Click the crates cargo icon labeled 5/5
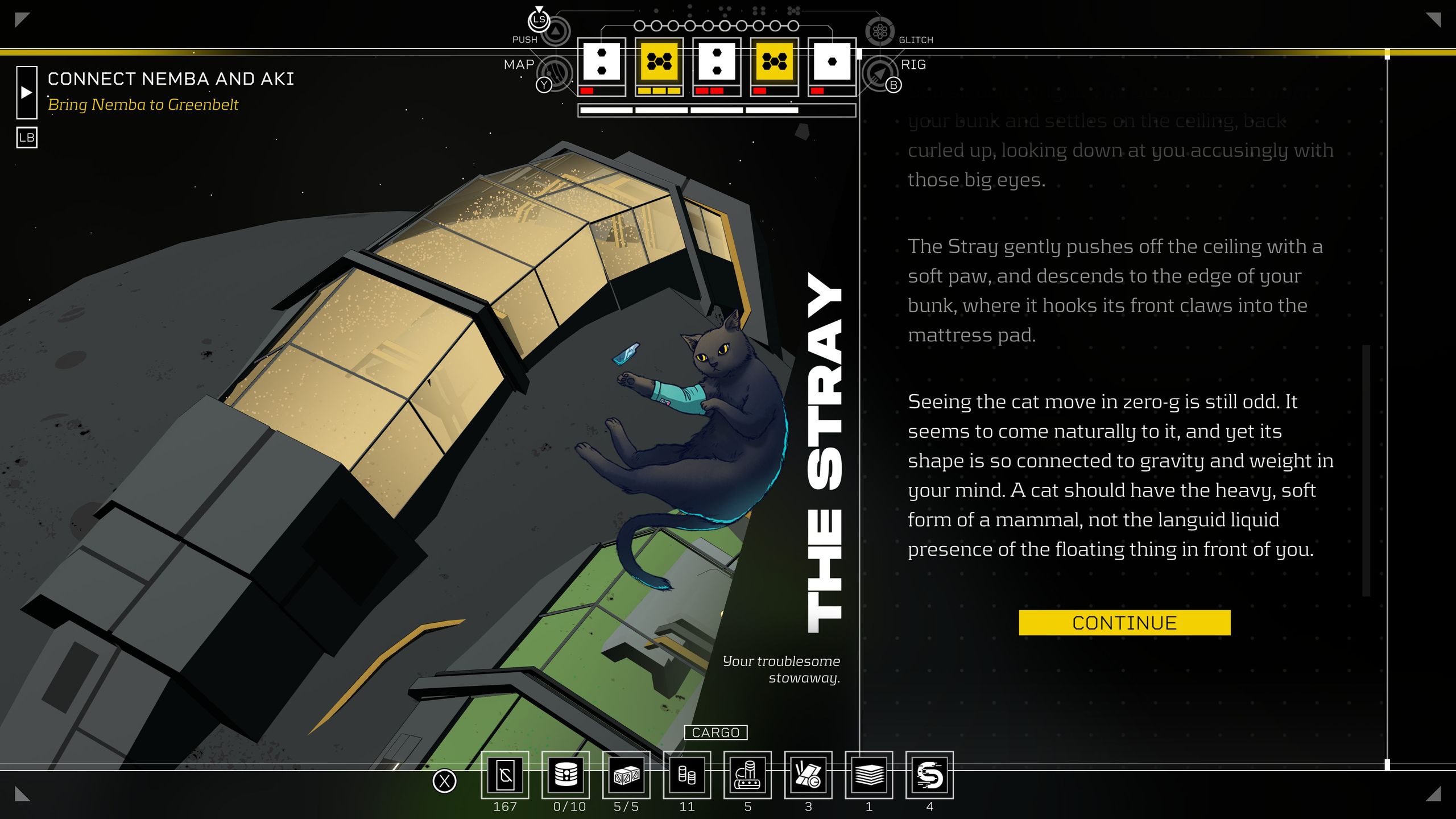 pos(627,776)
